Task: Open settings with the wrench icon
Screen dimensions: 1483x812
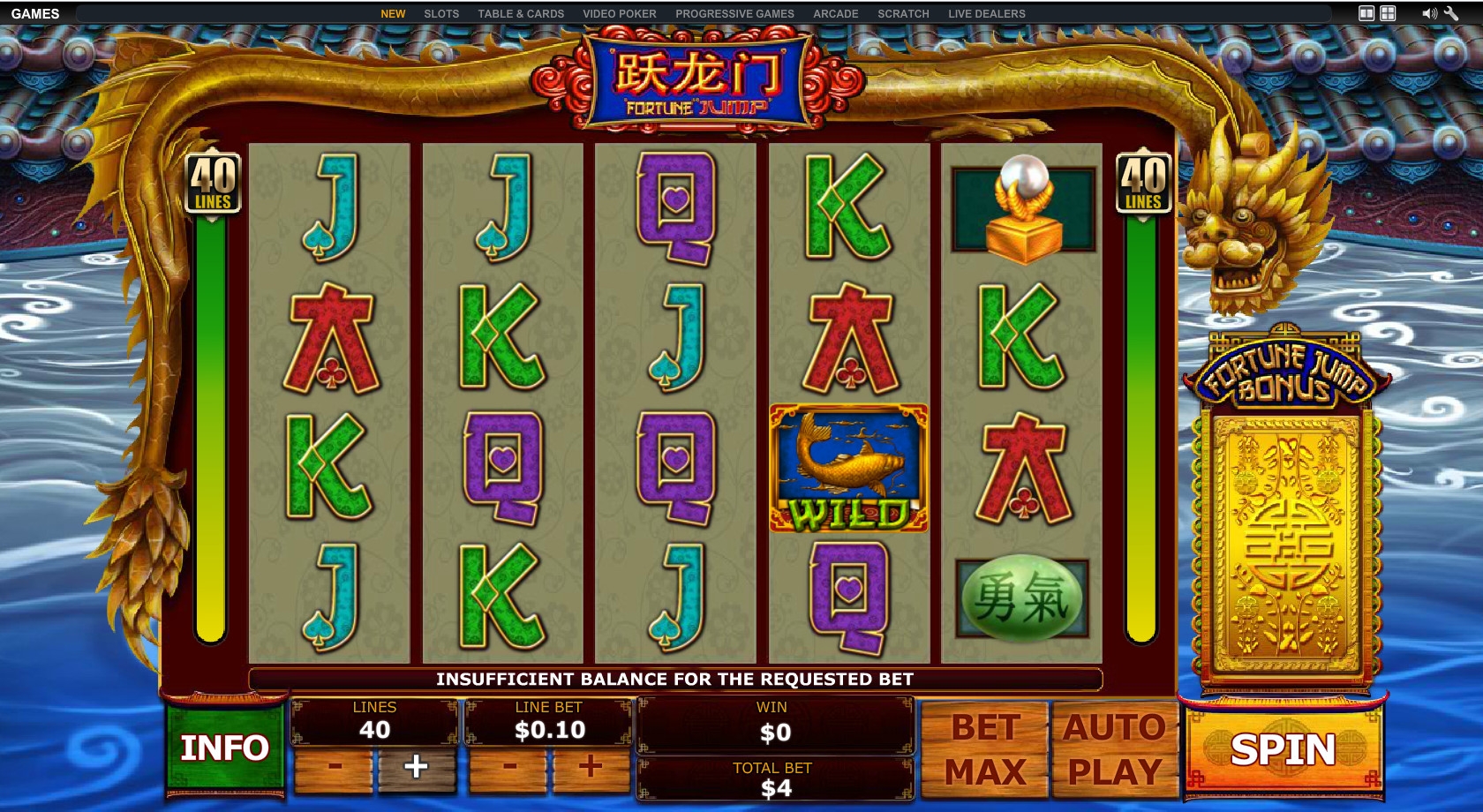Action: pos(1451,13)
